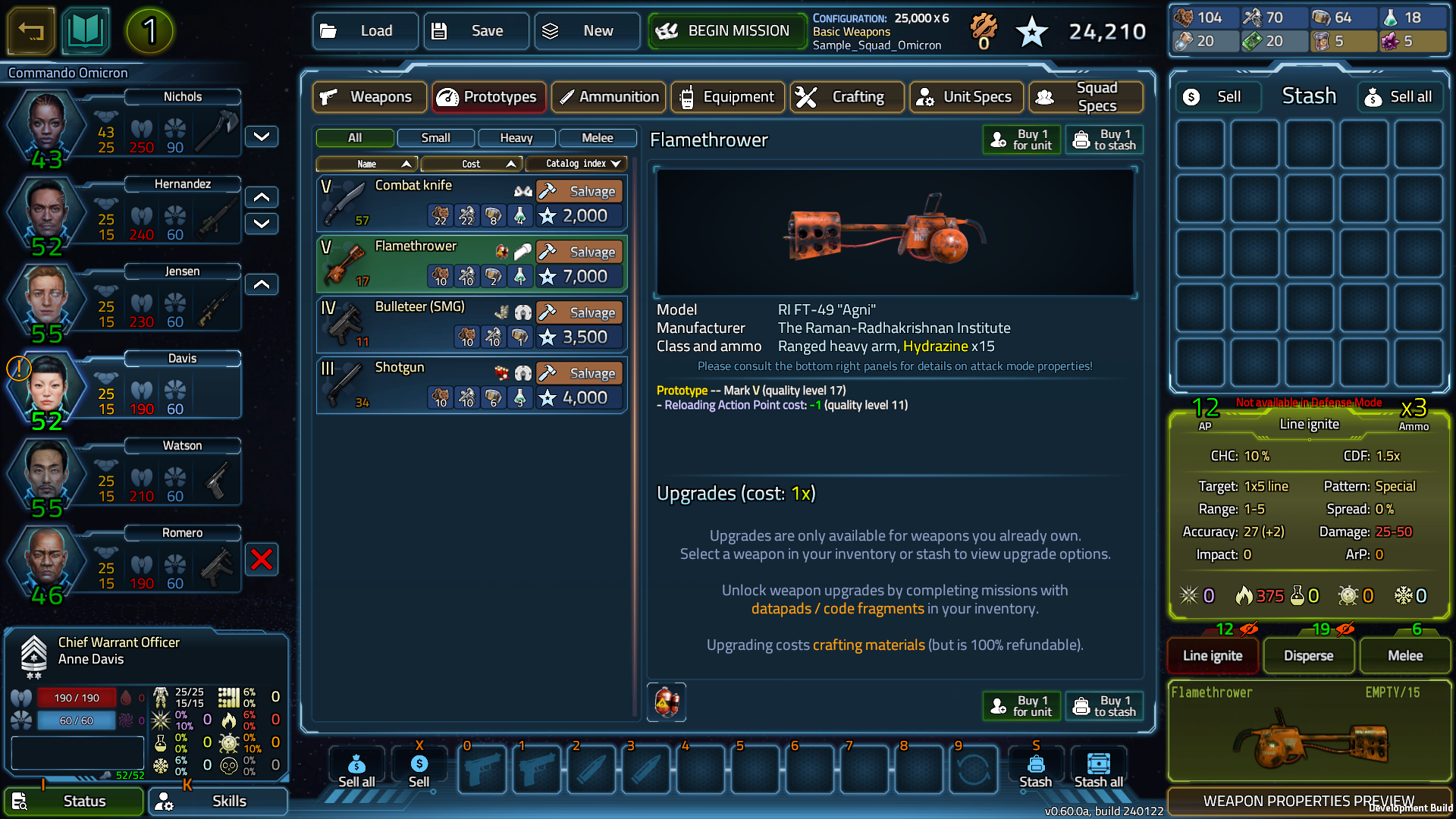Screen dimensions: 1456x819
Task: Select the Heavy weapons filter
Action: (x=516, y=138)
